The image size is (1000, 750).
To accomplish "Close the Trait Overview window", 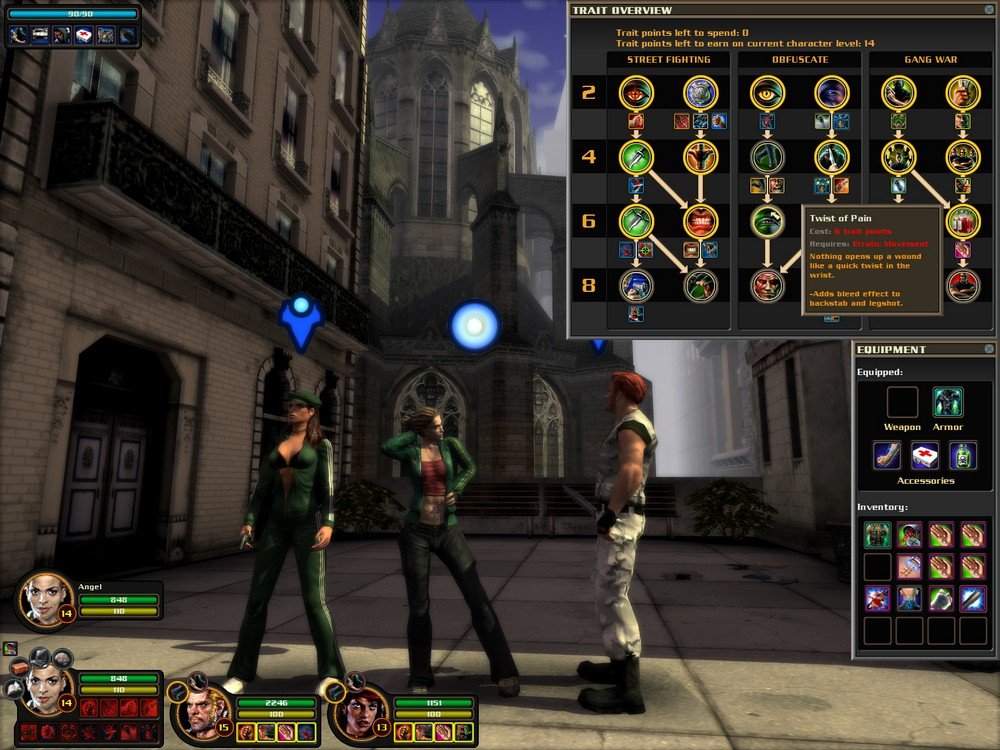I will click(988, 10).
